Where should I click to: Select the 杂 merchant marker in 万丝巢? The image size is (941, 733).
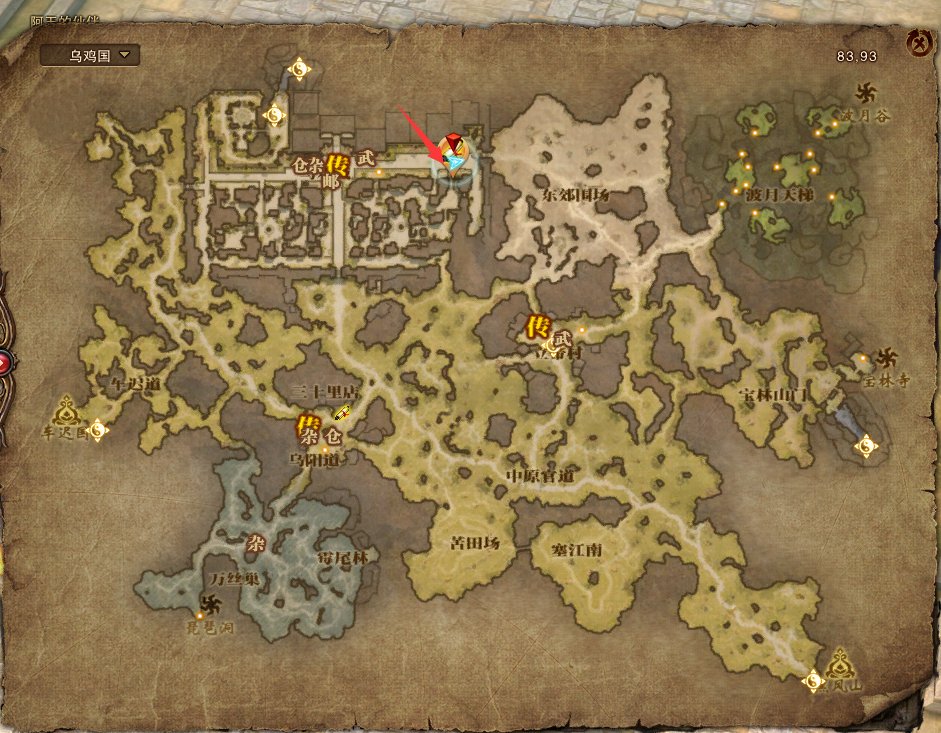click(254, 545)
